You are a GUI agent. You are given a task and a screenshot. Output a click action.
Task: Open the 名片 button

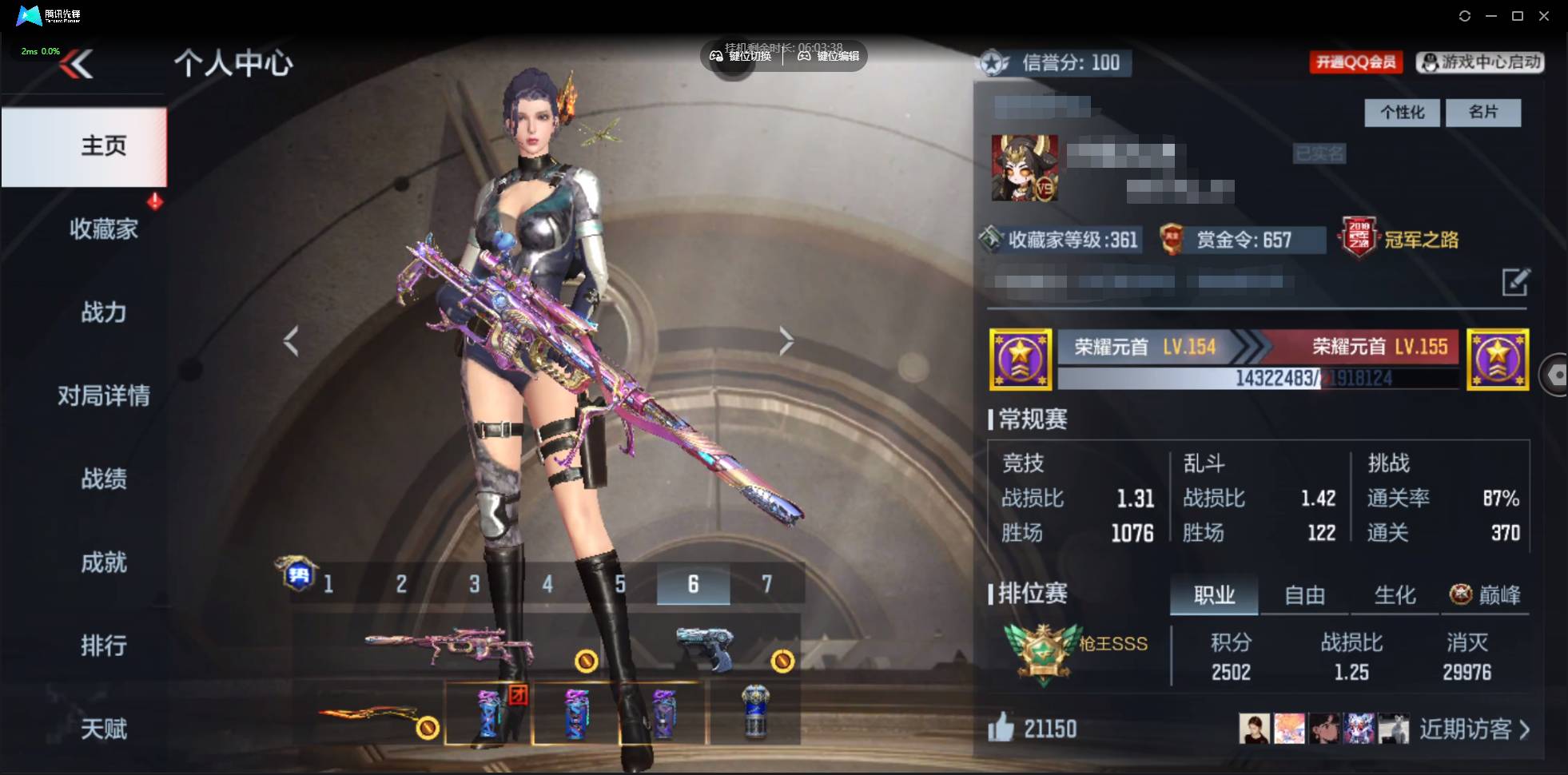coord(1482,113)
